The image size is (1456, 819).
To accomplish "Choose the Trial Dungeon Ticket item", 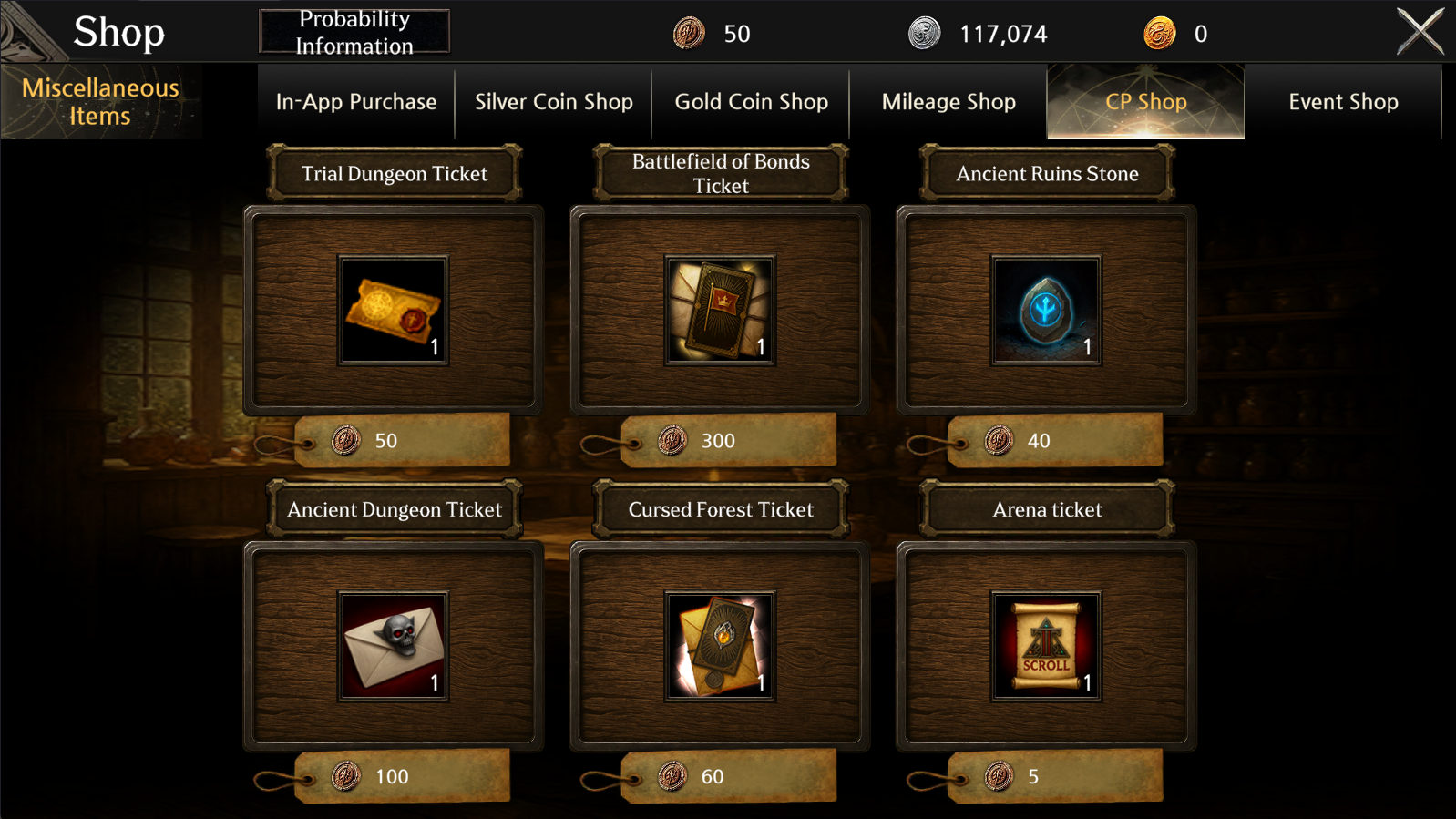I will tap(394, 311).
